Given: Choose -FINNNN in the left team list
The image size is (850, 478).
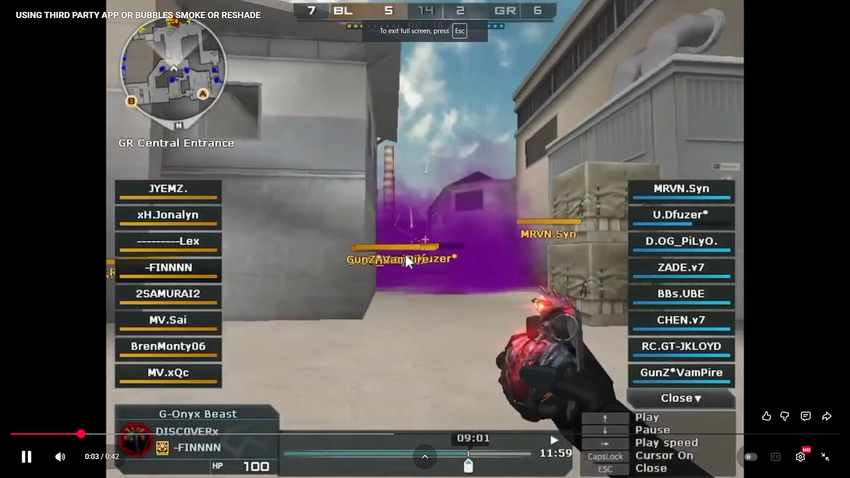Looking at the screenshot, I should (168, 268).
